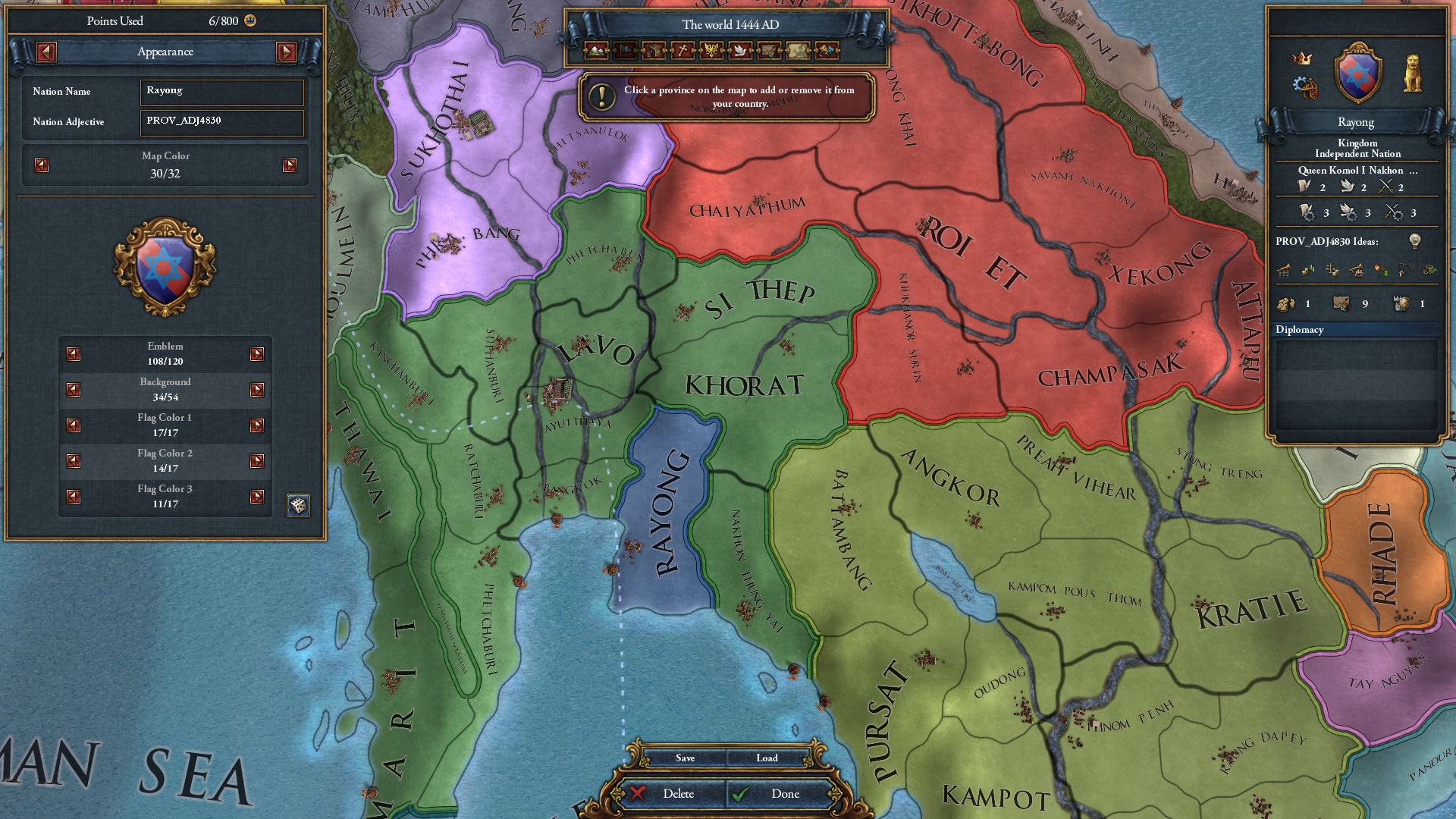Click the golden lion statue icon
This screenshot has height=819, width=1456.
click(x=1414, y=73)
